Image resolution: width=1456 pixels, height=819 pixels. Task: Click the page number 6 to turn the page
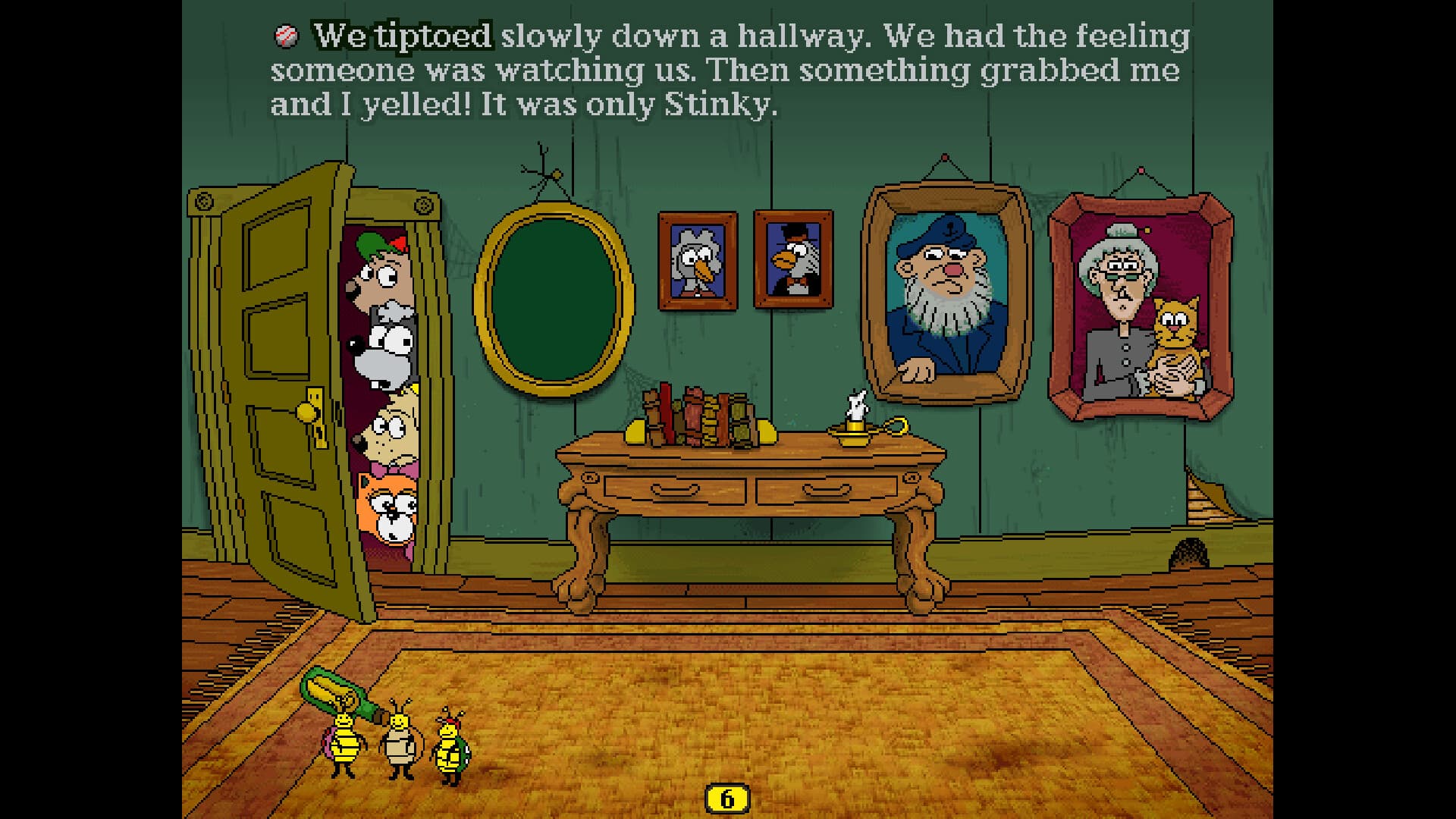click(726, 797)
